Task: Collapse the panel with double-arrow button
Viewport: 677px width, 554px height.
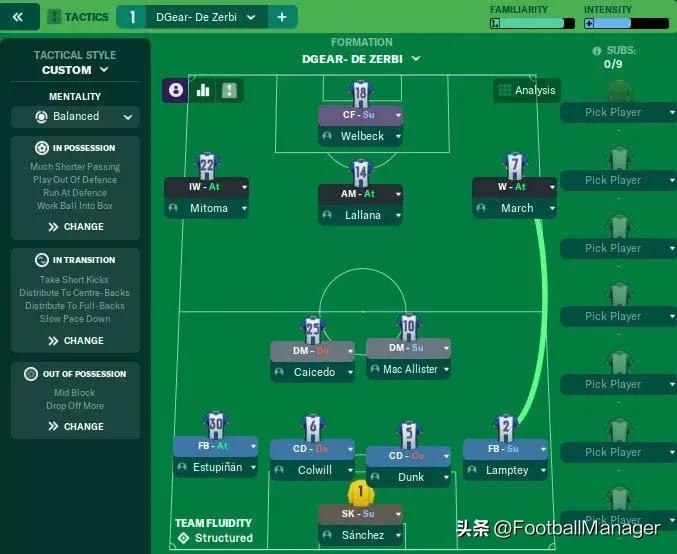Action: (x=19, y=17)
